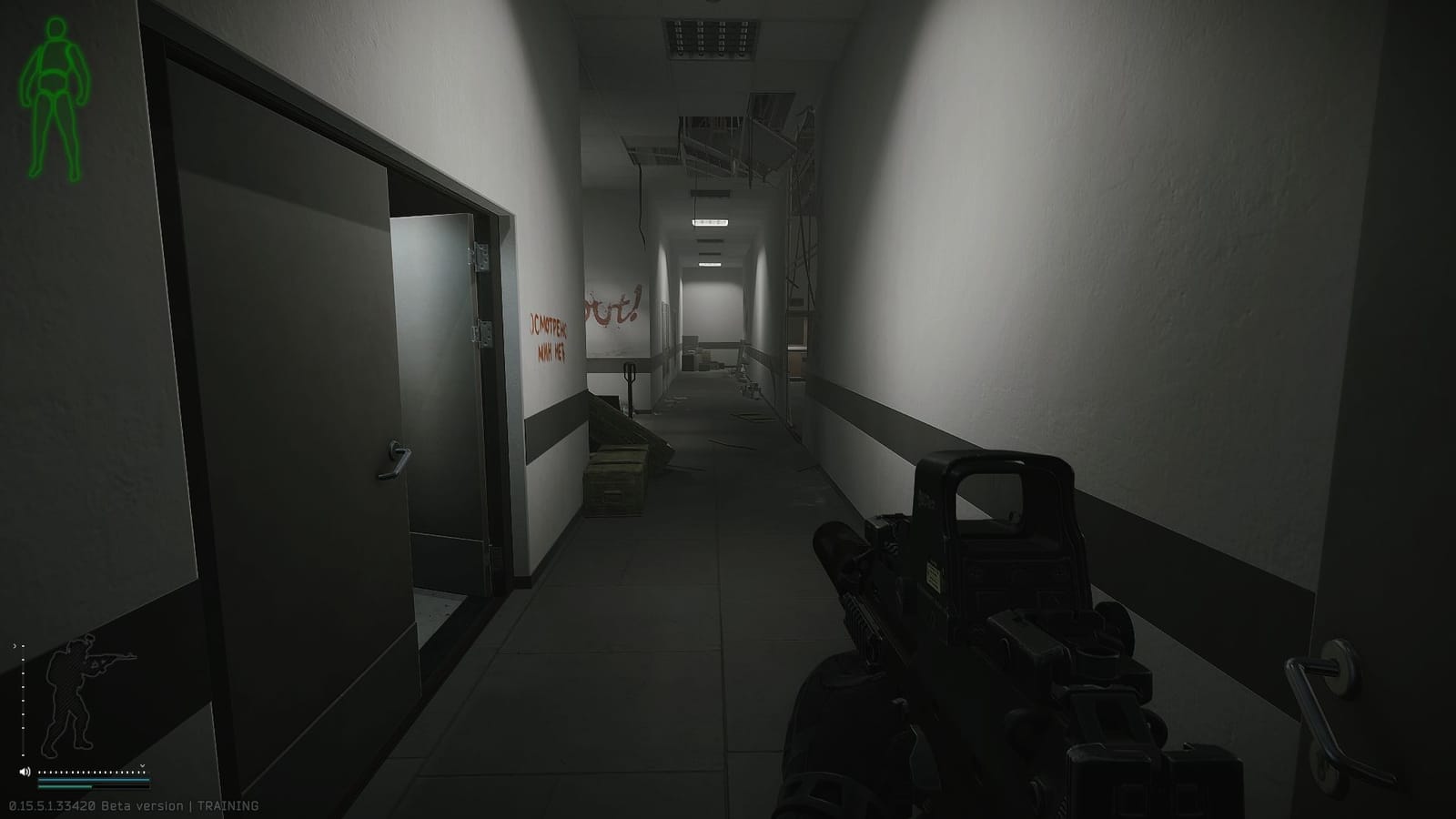Click the green stamina progress bar

66,787
